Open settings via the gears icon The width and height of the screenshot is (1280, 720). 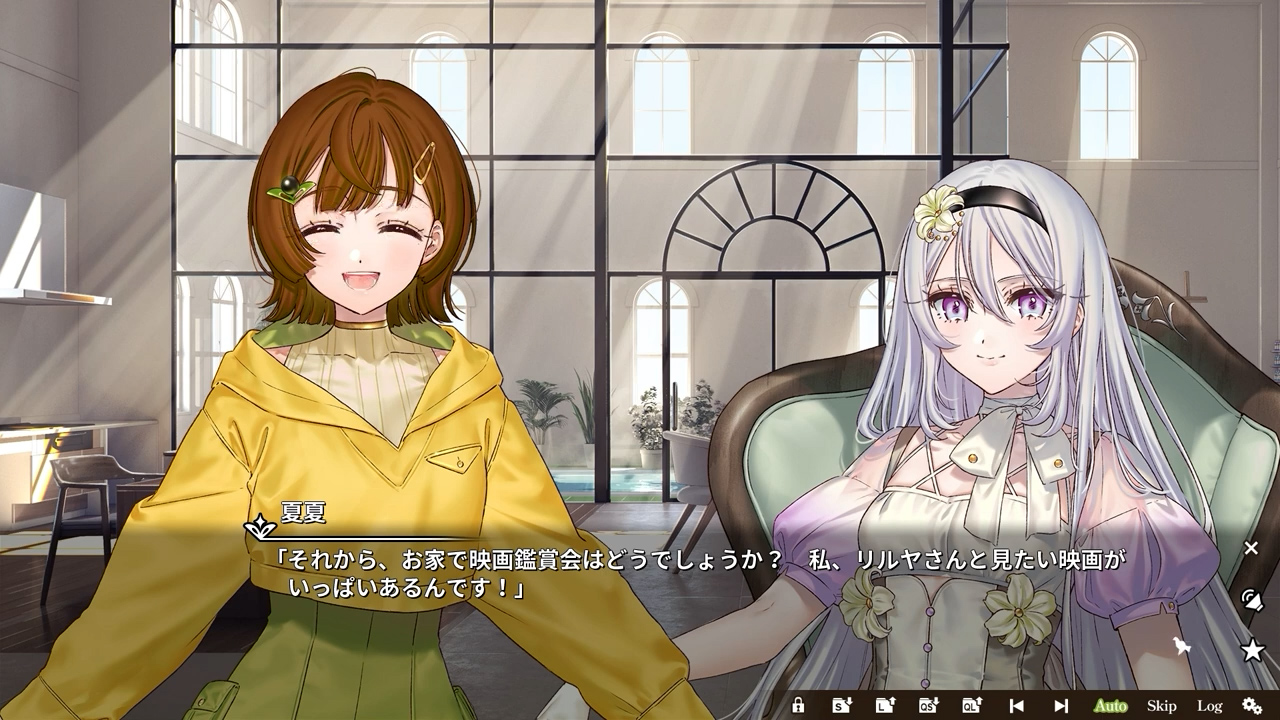1252,705
